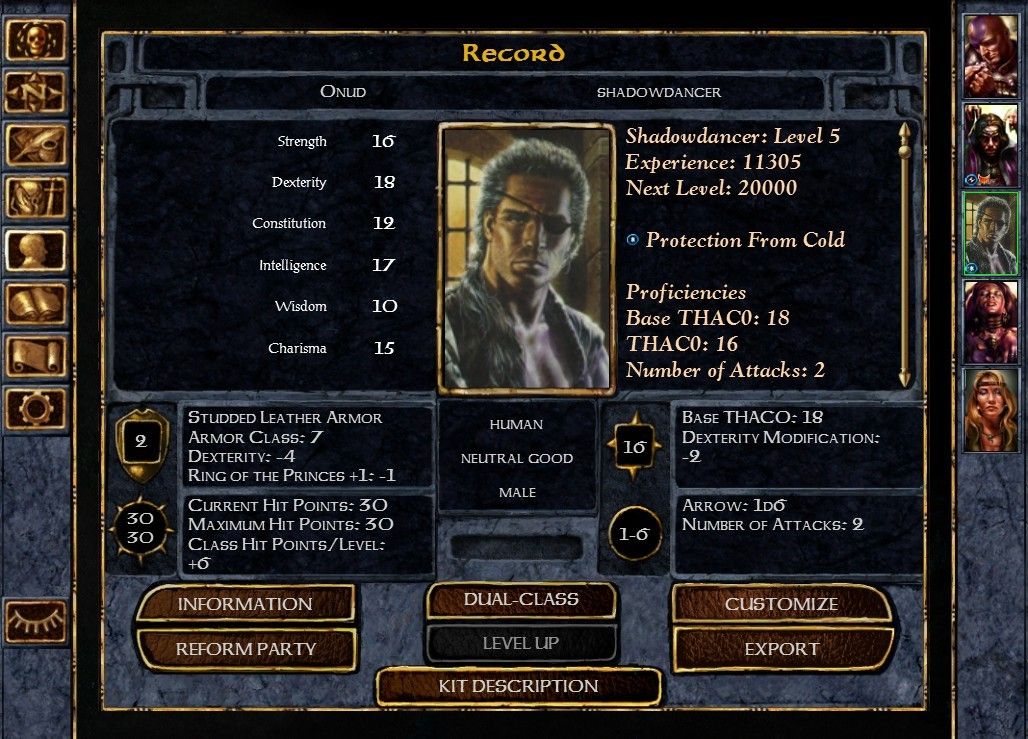Click the stats panel scrollbar down arrow
Viewport: 1028px width, 739px height.
click(906, 377)
